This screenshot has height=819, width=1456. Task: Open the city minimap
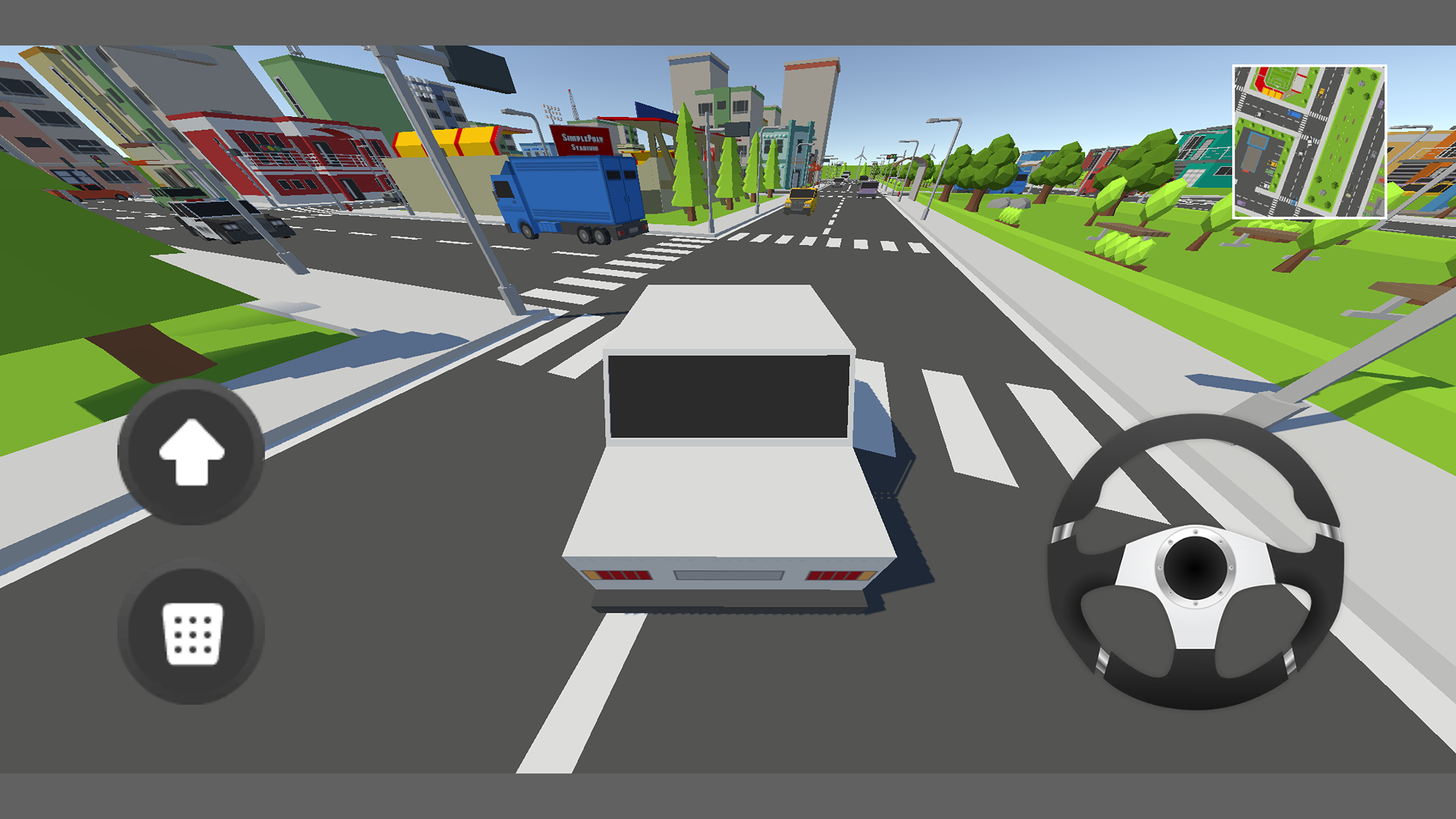[x=1309, y=142]
